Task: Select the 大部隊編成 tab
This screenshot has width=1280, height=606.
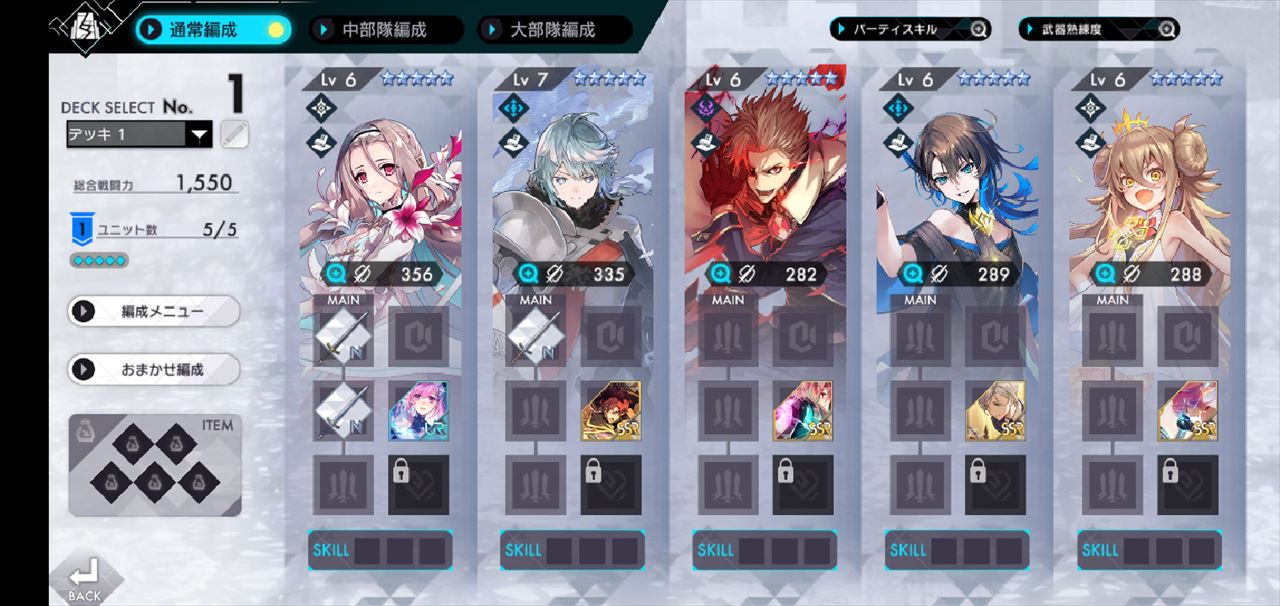Action: click(553, 30)
